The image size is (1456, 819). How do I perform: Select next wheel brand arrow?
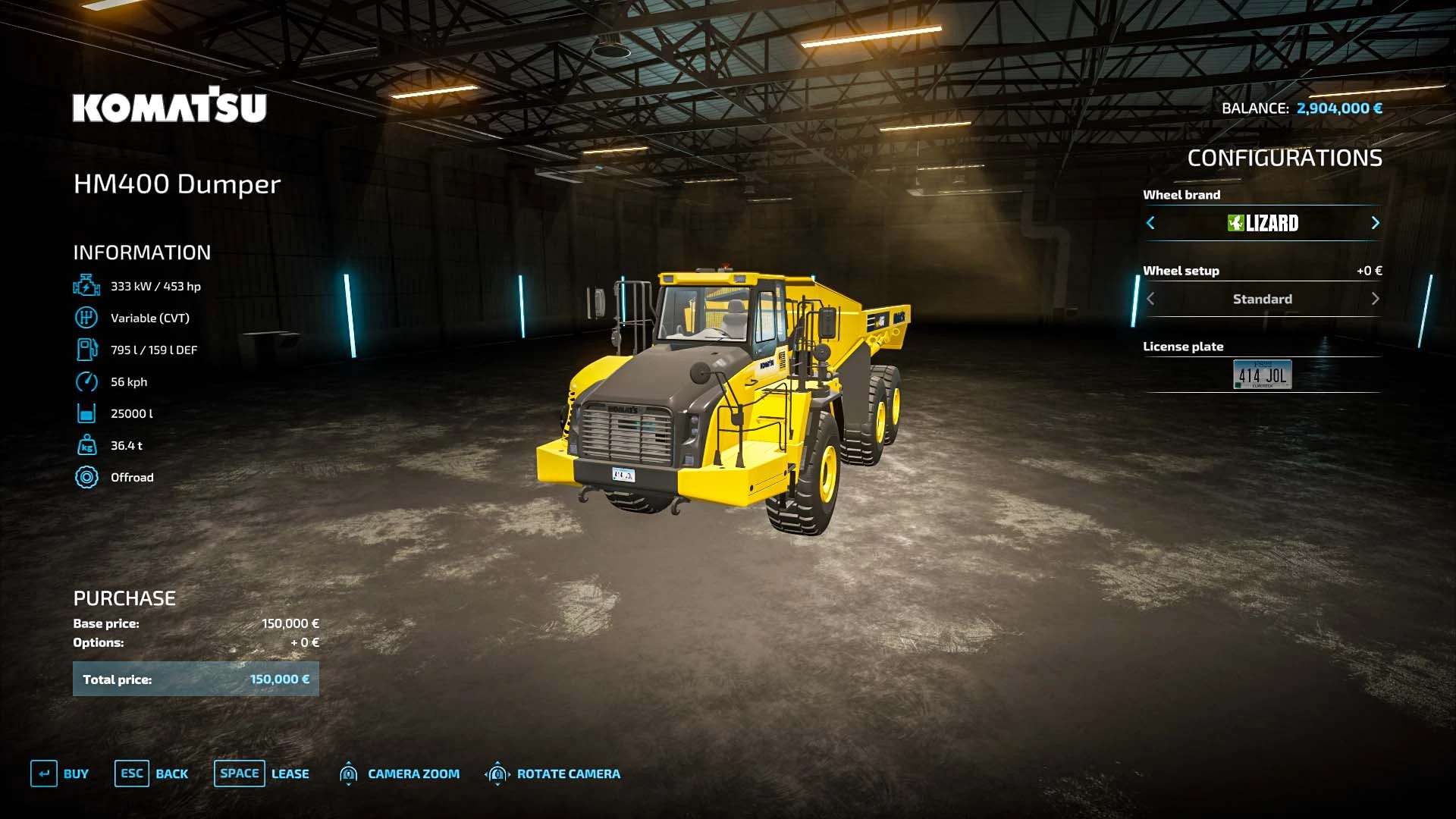(1375, 223)
